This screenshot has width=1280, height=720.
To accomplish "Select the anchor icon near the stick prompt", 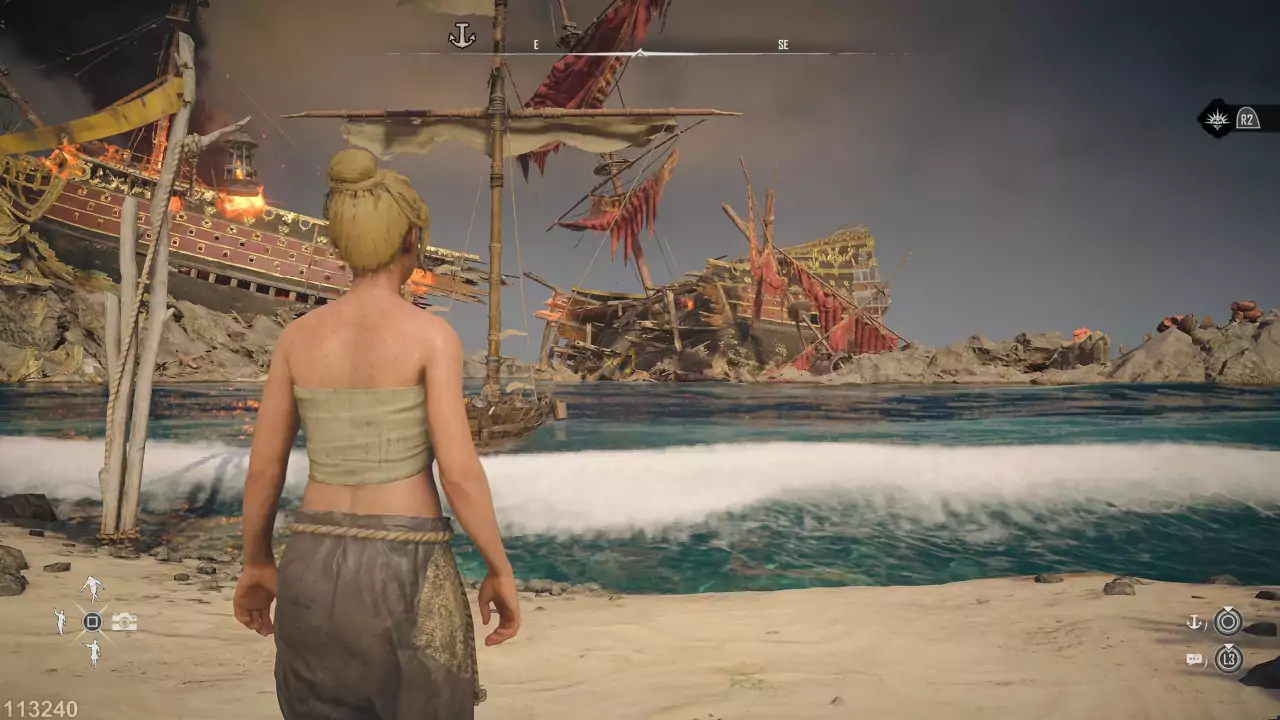I will [1194, 622].
